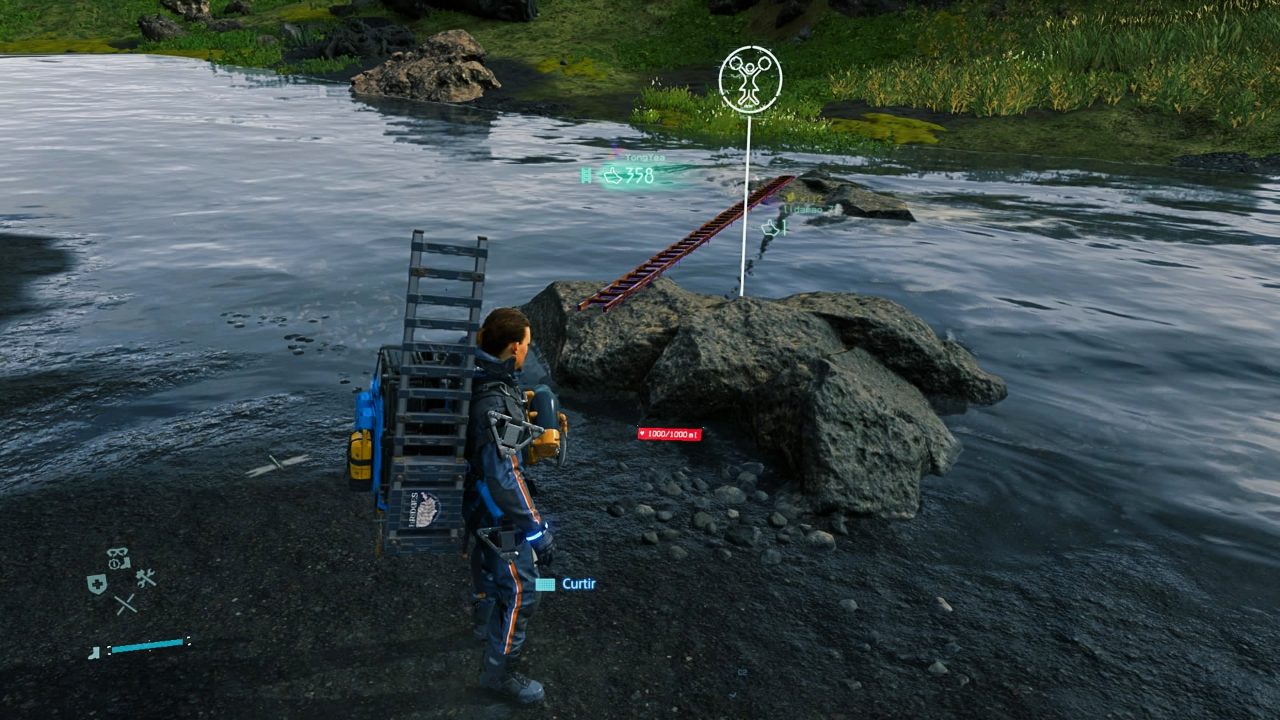Select the player name TongYea
This screenshot has width=1280, height=720.
(646, 157)
